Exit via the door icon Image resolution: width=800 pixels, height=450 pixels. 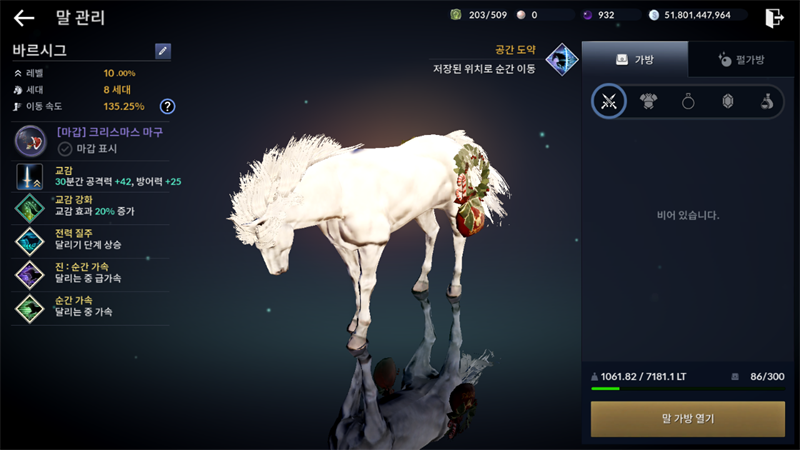(774, 17)
